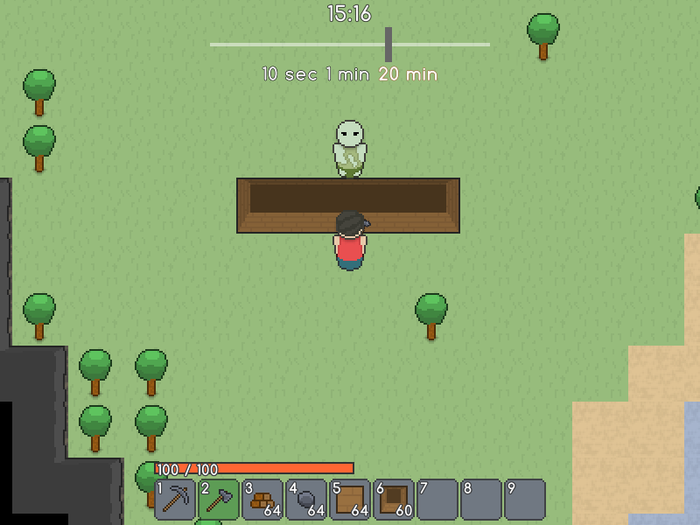Select the axe in hotbar slot 2
This screenshot has height=525, width=700.
219,499
